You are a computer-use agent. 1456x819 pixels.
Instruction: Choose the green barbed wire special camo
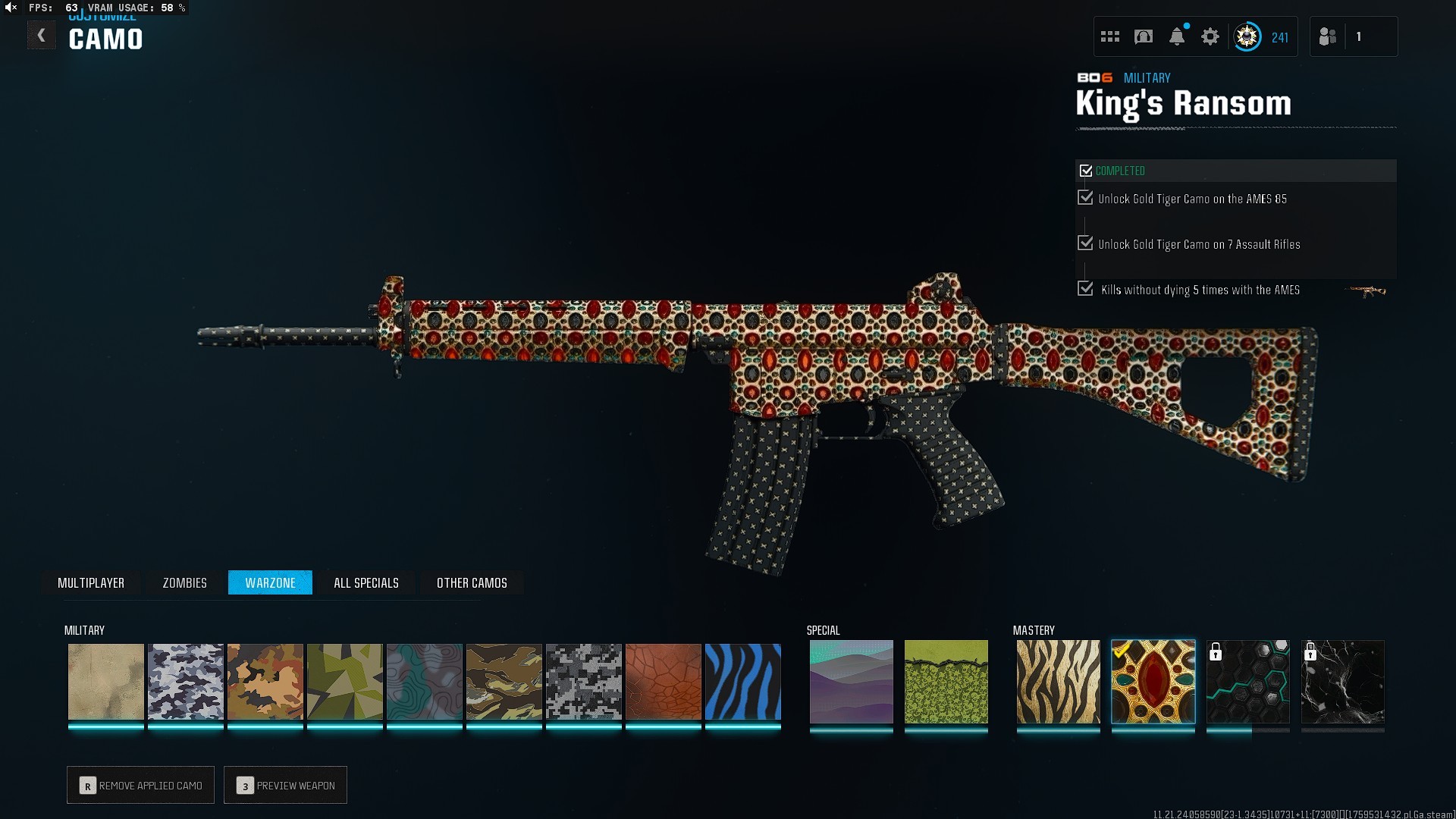(946, 681)
